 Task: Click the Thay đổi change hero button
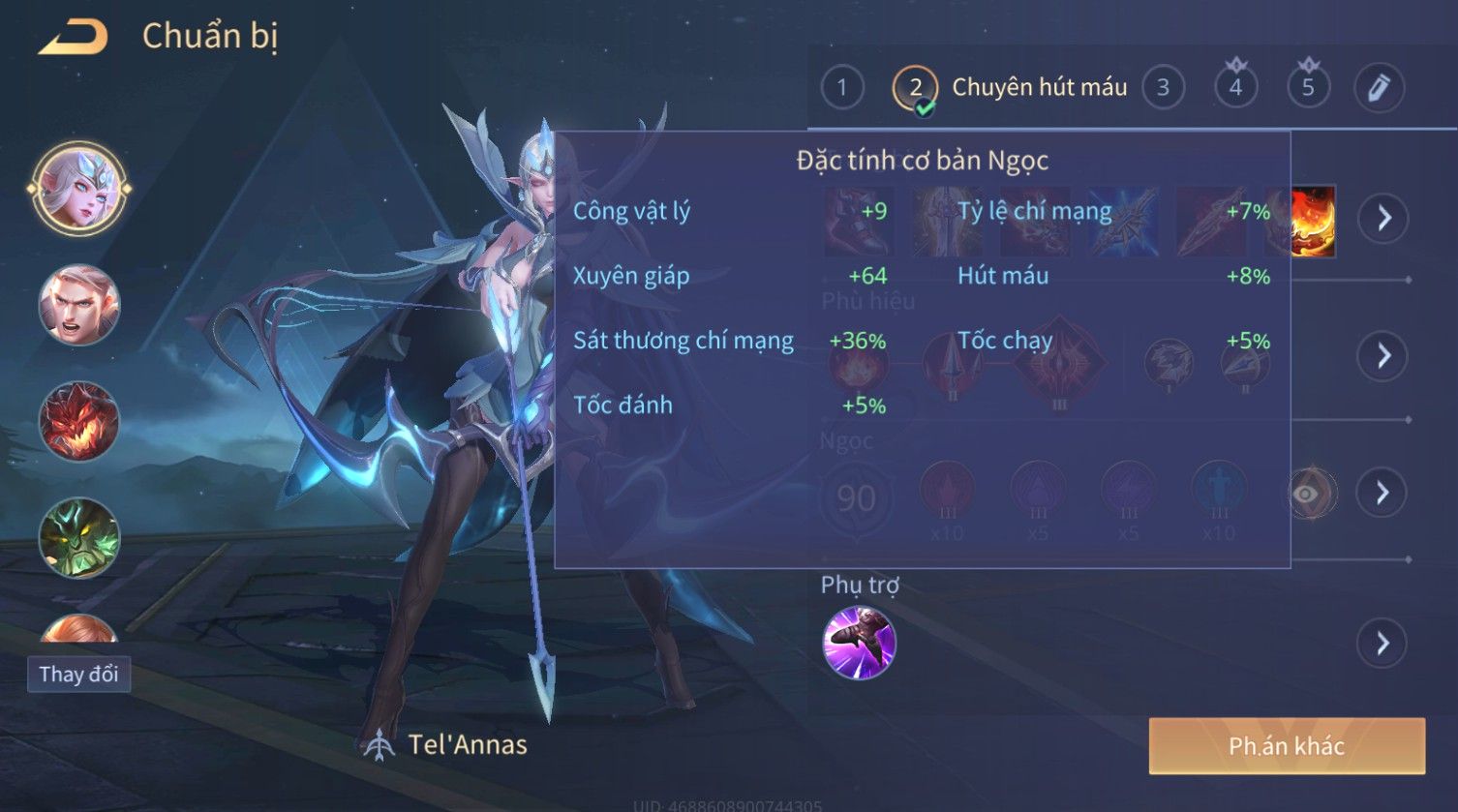78,674
